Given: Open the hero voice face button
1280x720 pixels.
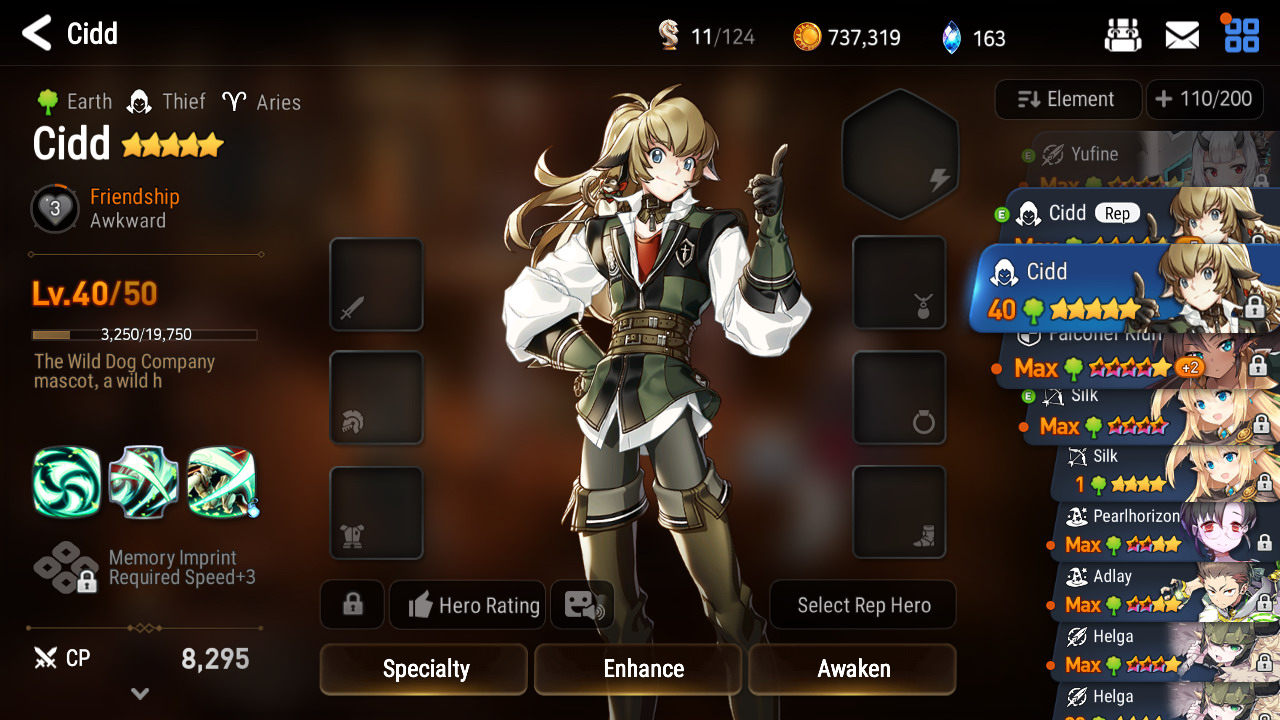Looking at the screenshot, I should pyautogui.click(x=582, y=605).
